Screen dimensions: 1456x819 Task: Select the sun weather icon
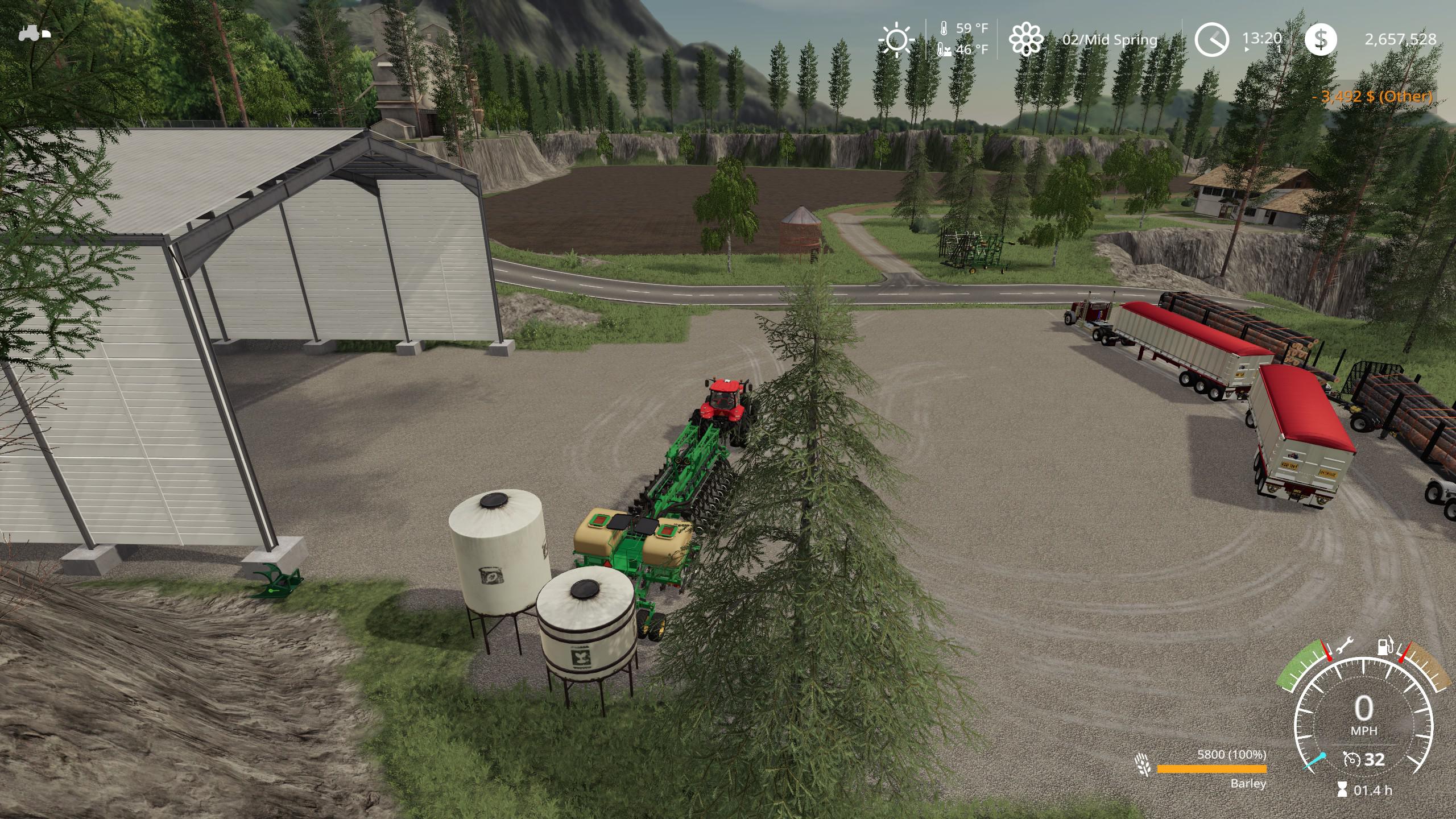[x=896, y=39]
